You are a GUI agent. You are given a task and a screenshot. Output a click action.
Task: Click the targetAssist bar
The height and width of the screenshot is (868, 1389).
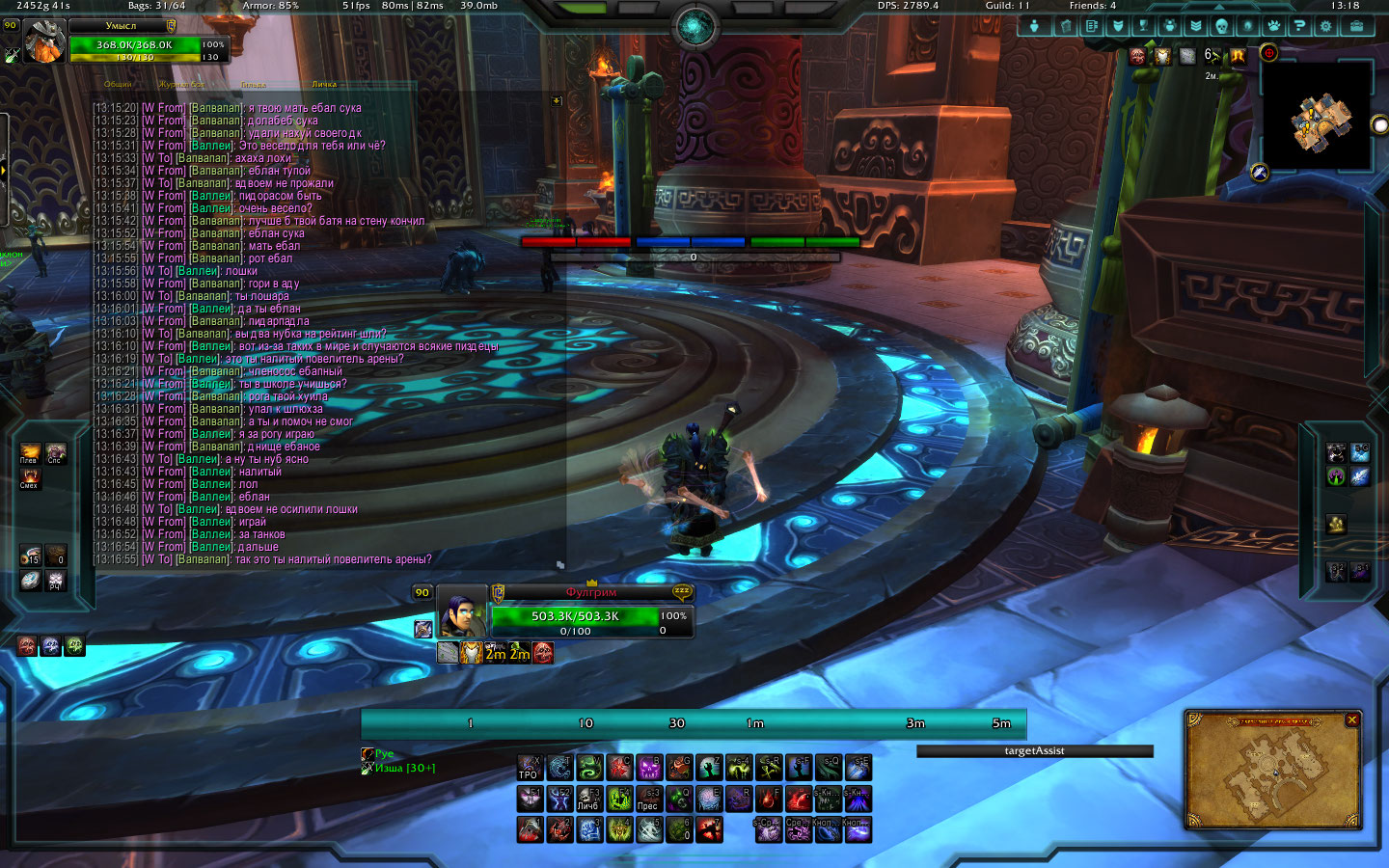tap(1034, 751)
